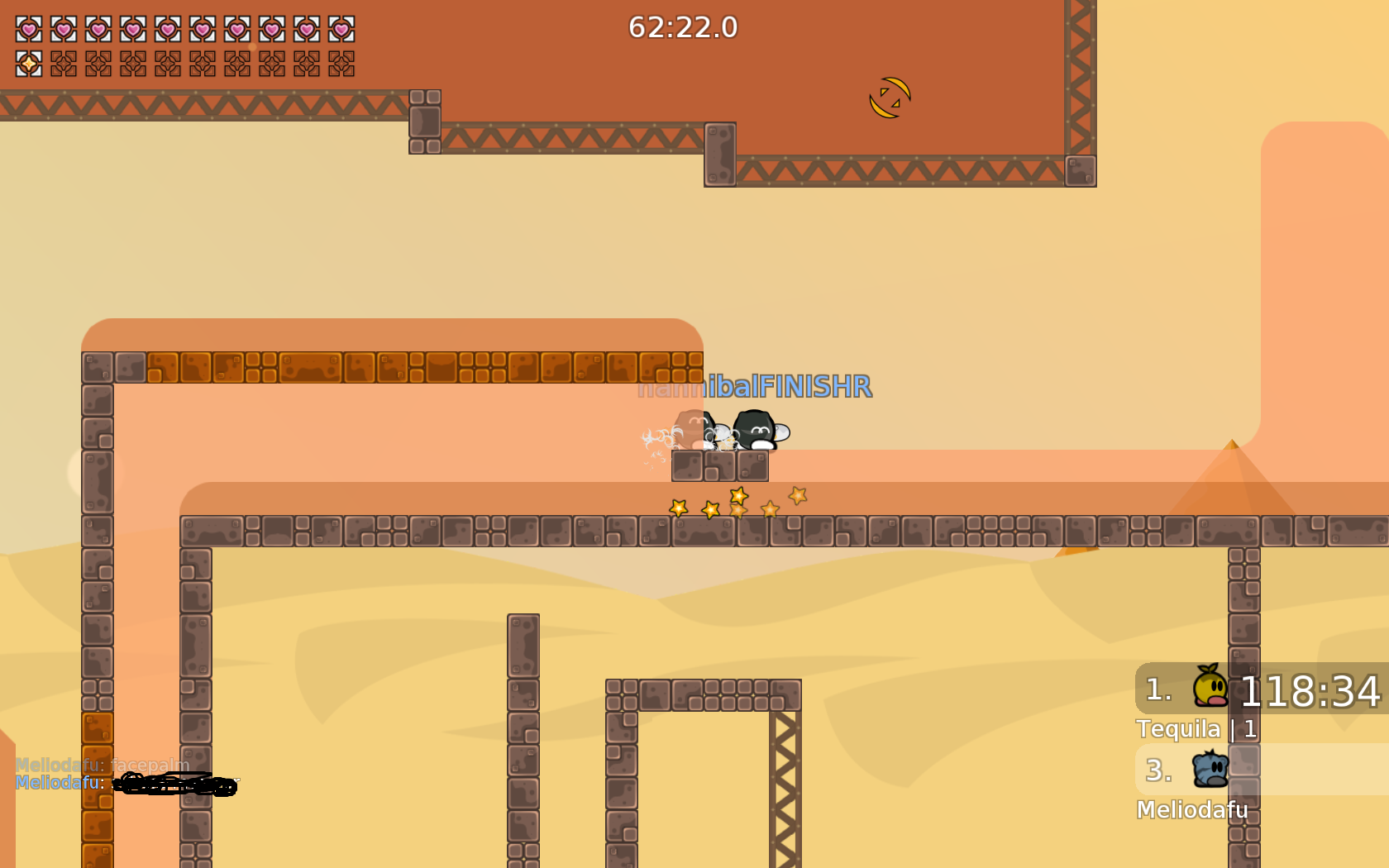This screenshot has height=868, width=1389.
Task: Click the 118:34 best time display
Action: (x=1309, y=693)
